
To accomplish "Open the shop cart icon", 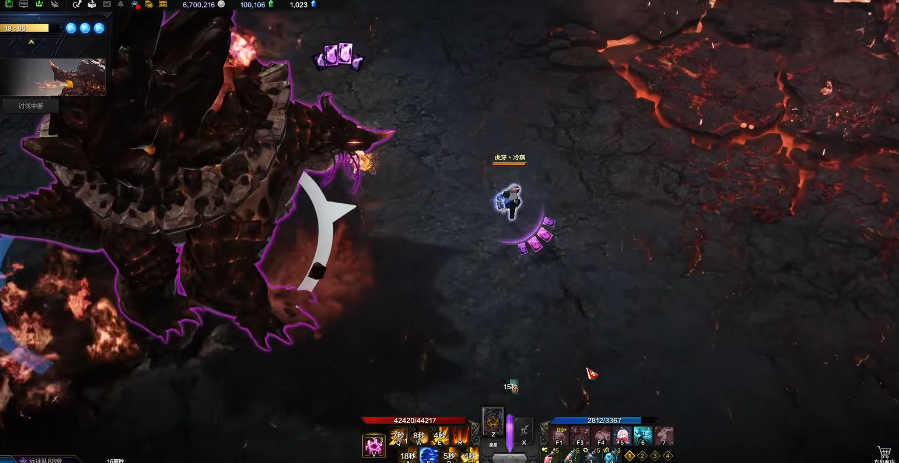I will click(884, 453).
